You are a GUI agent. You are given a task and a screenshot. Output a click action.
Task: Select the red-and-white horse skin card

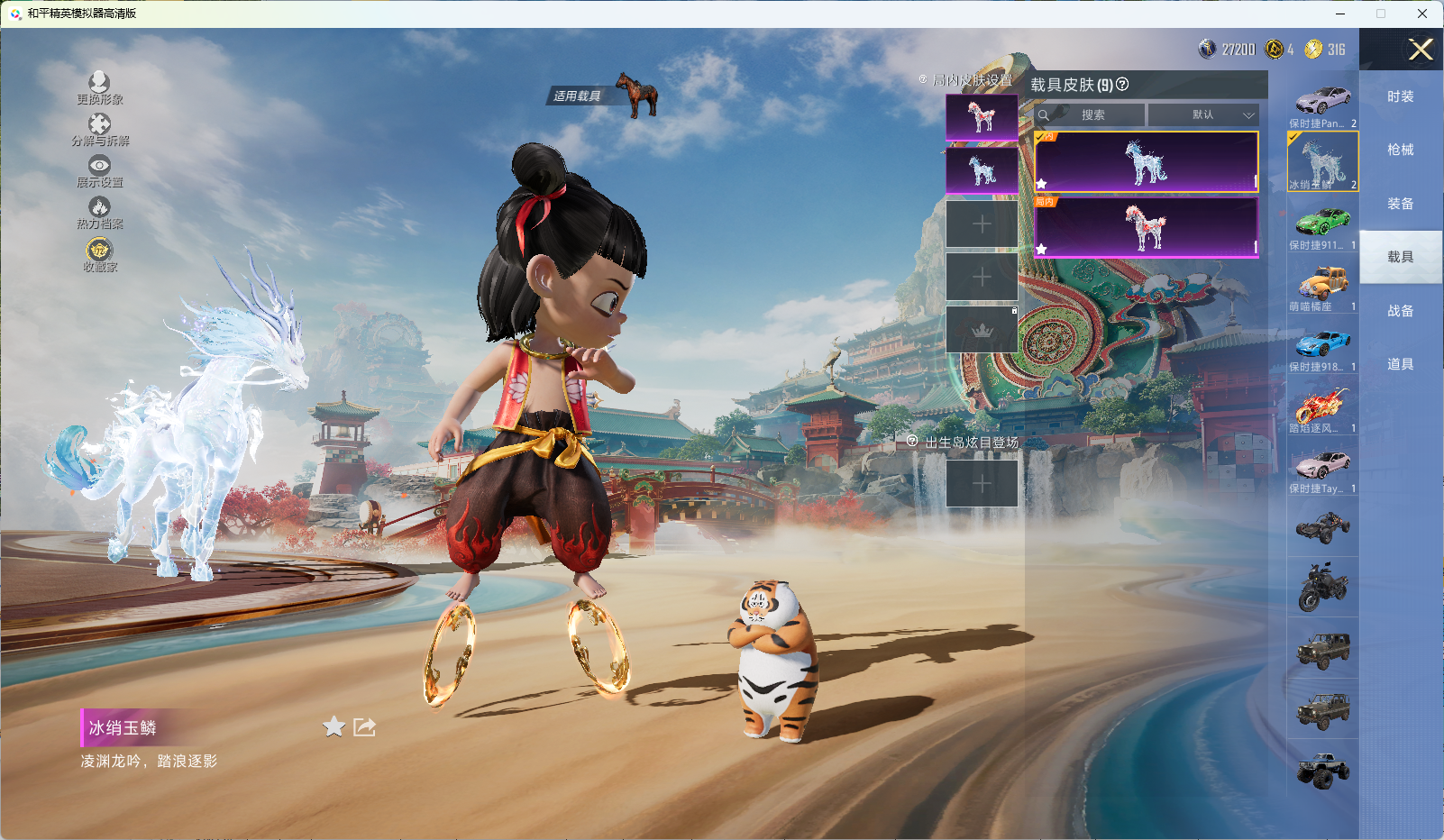[x=1146, y=227]
